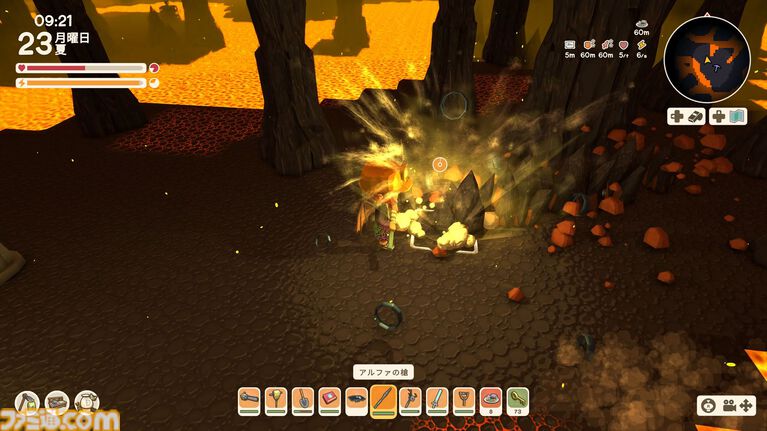Open the treasure chest storage icon
The image size is (767, 431).
[x=57, y=404]
